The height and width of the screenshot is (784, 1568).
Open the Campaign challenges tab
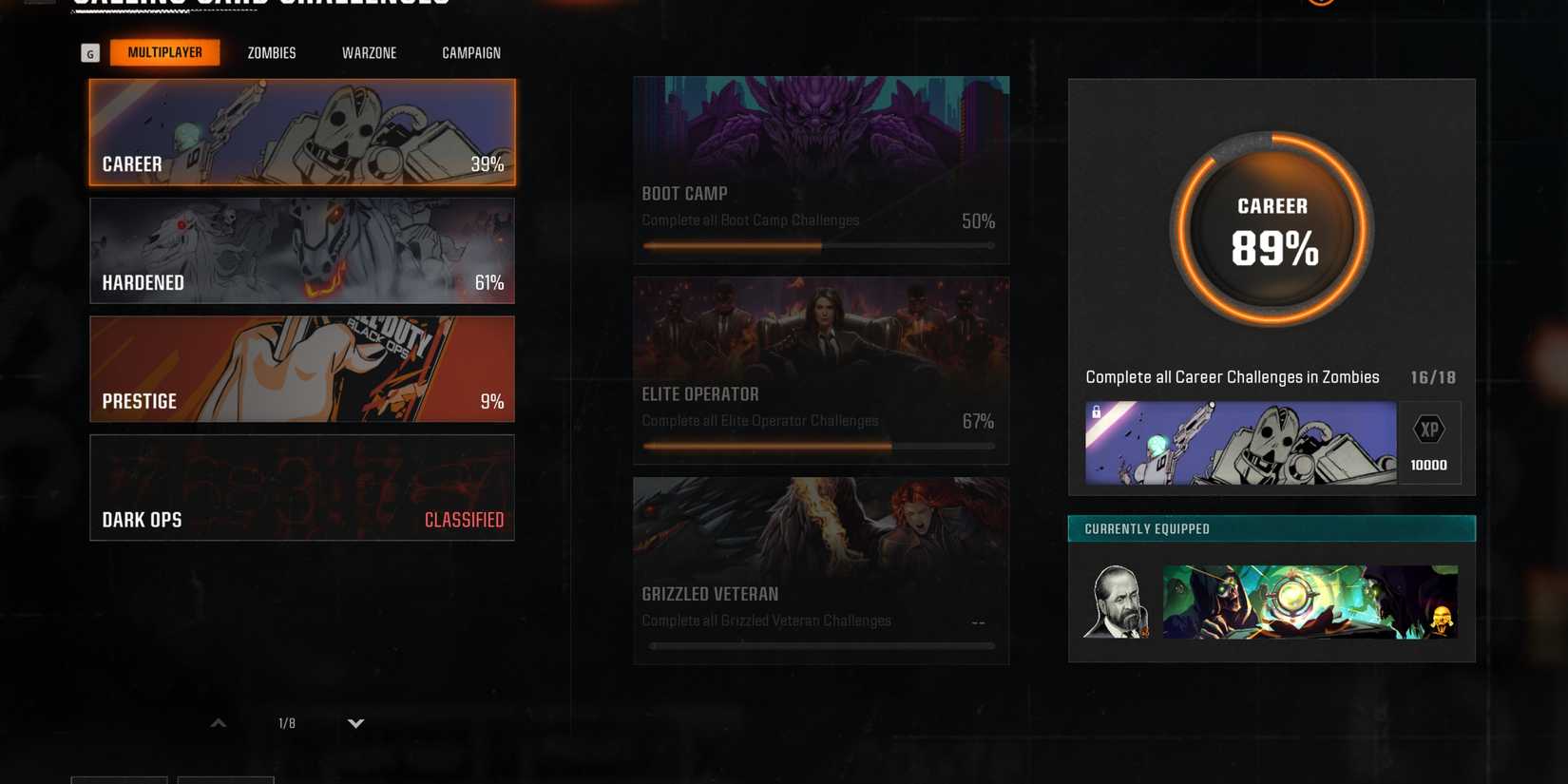click(470, 52)
